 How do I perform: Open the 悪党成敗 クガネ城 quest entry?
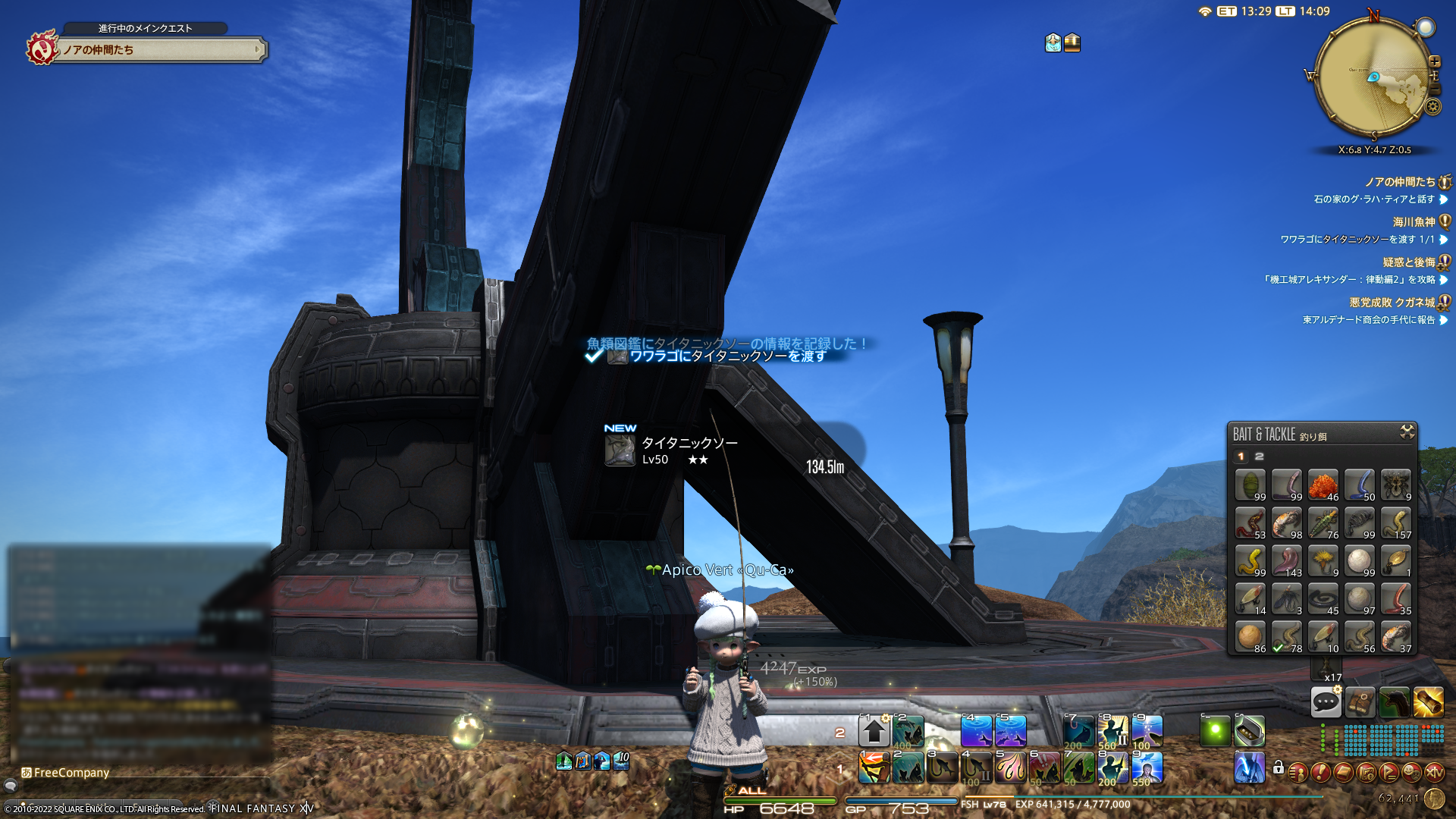1392,303
